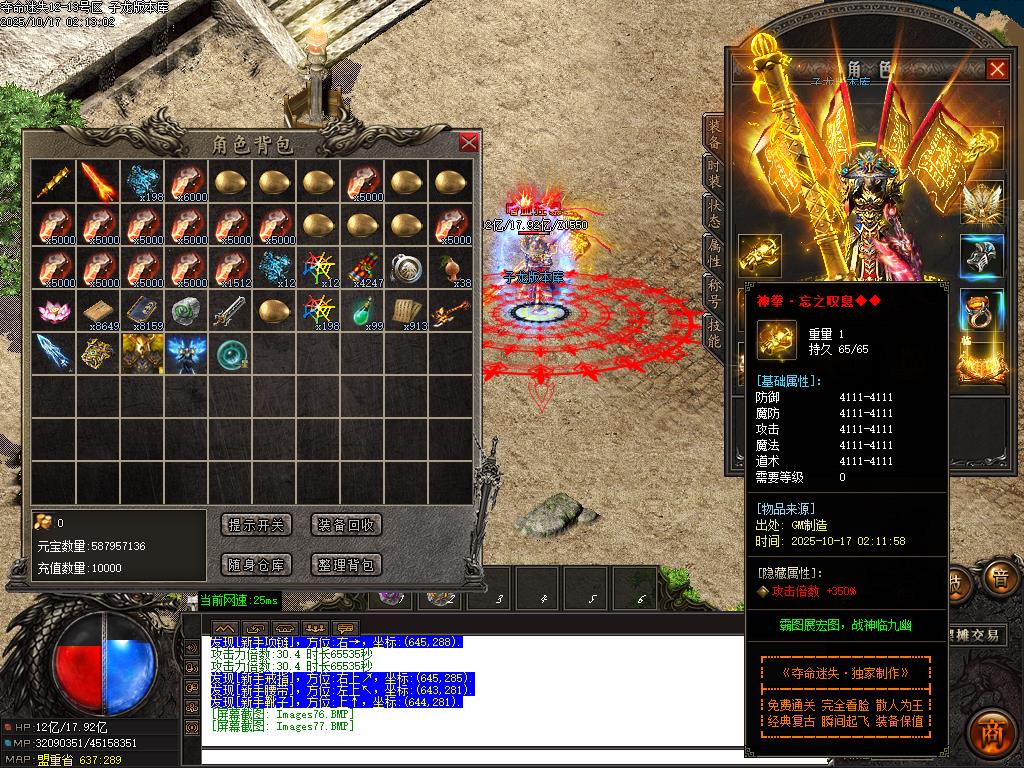The image size is (1024, 768).
Task: Click the chat text input field
Action: 470,758
